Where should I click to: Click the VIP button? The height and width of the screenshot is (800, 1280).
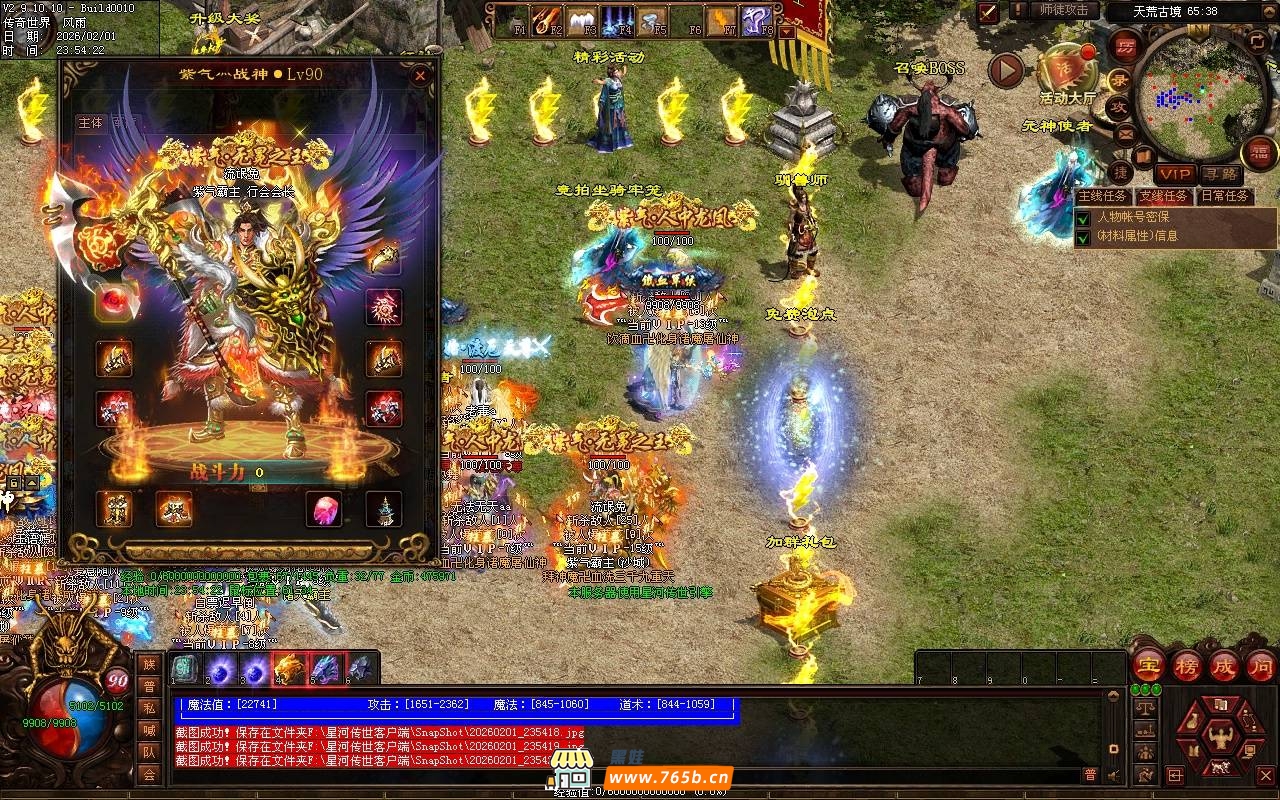(x=1175, y=174)
